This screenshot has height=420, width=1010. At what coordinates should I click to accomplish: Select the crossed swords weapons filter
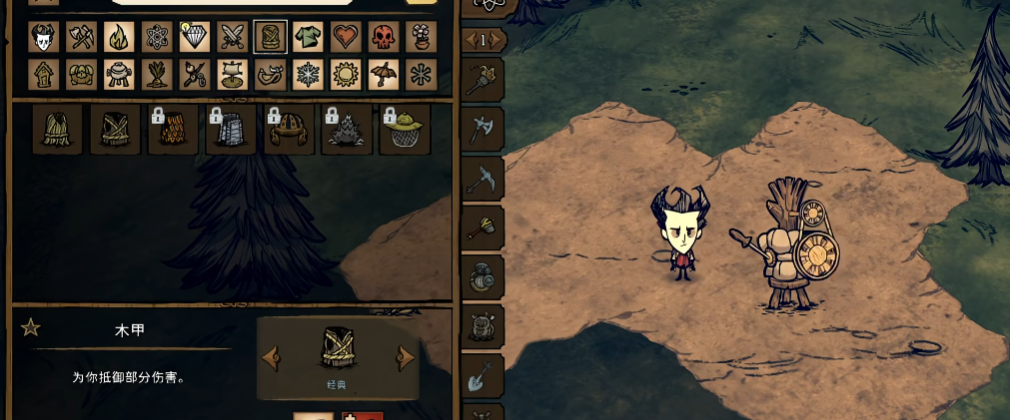pos(232,38)
